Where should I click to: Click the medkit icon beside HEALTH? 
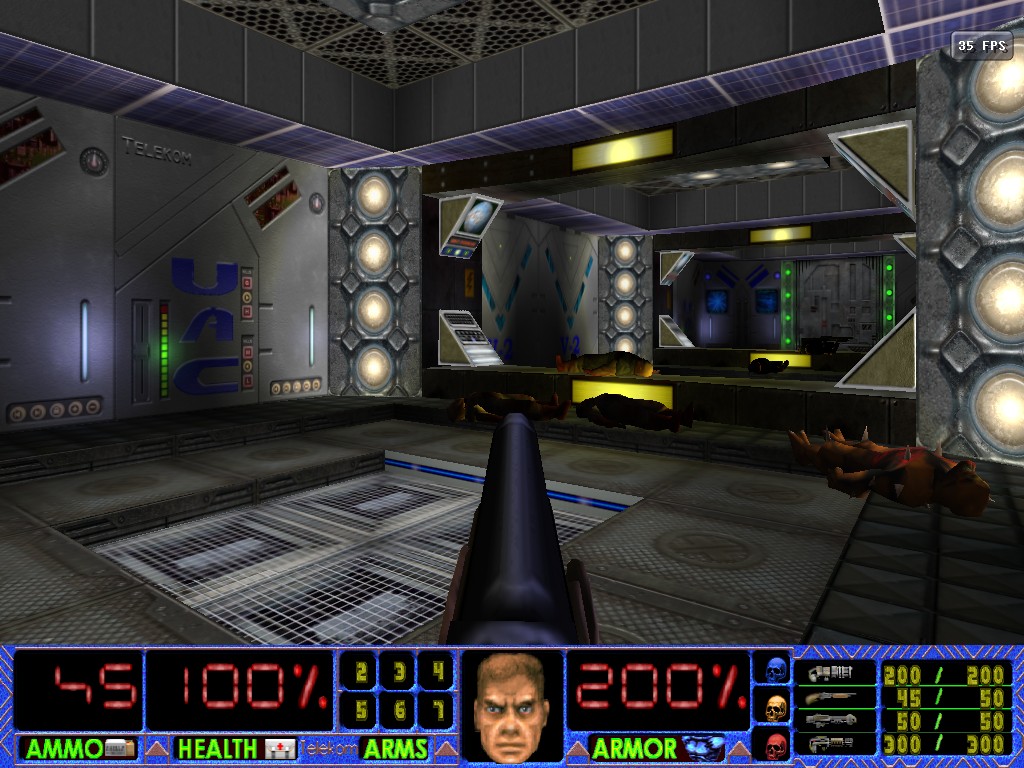(280, 748)
